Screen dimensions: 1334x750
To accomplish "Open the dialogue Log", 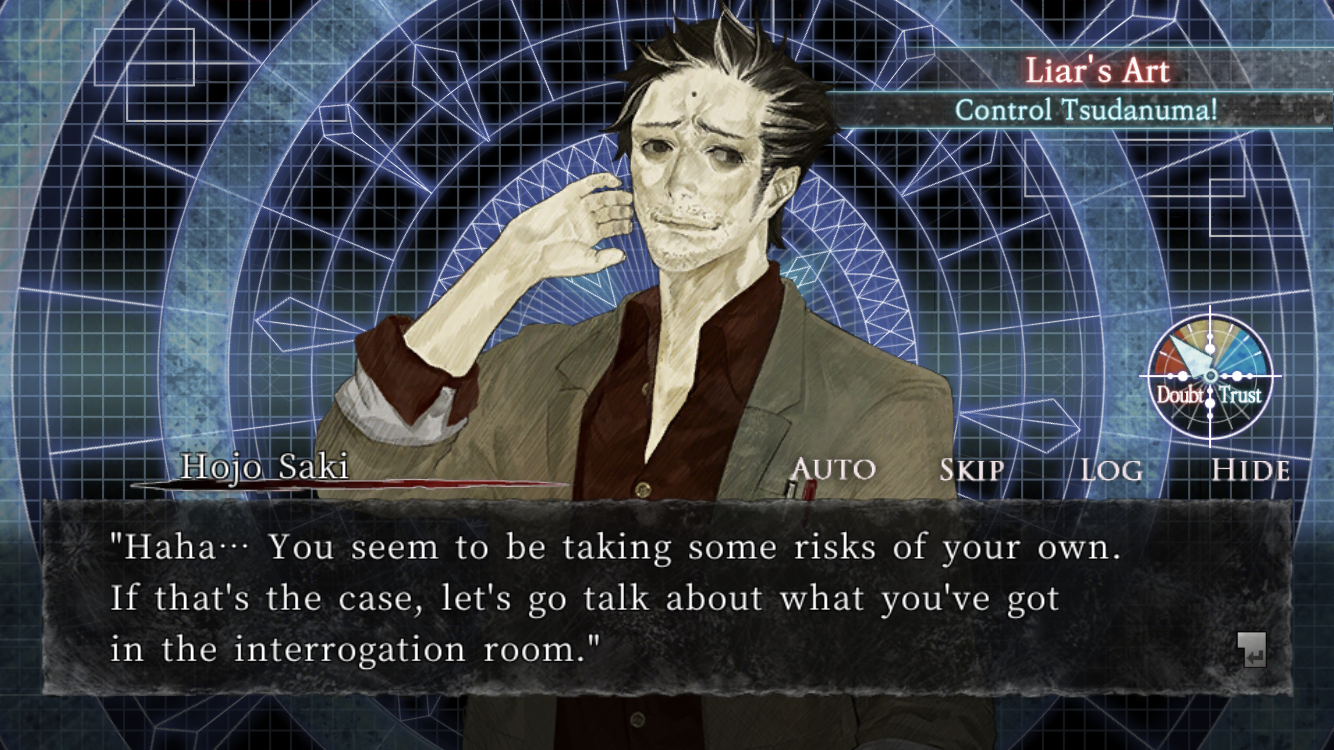I will (x=1111, y=470).
